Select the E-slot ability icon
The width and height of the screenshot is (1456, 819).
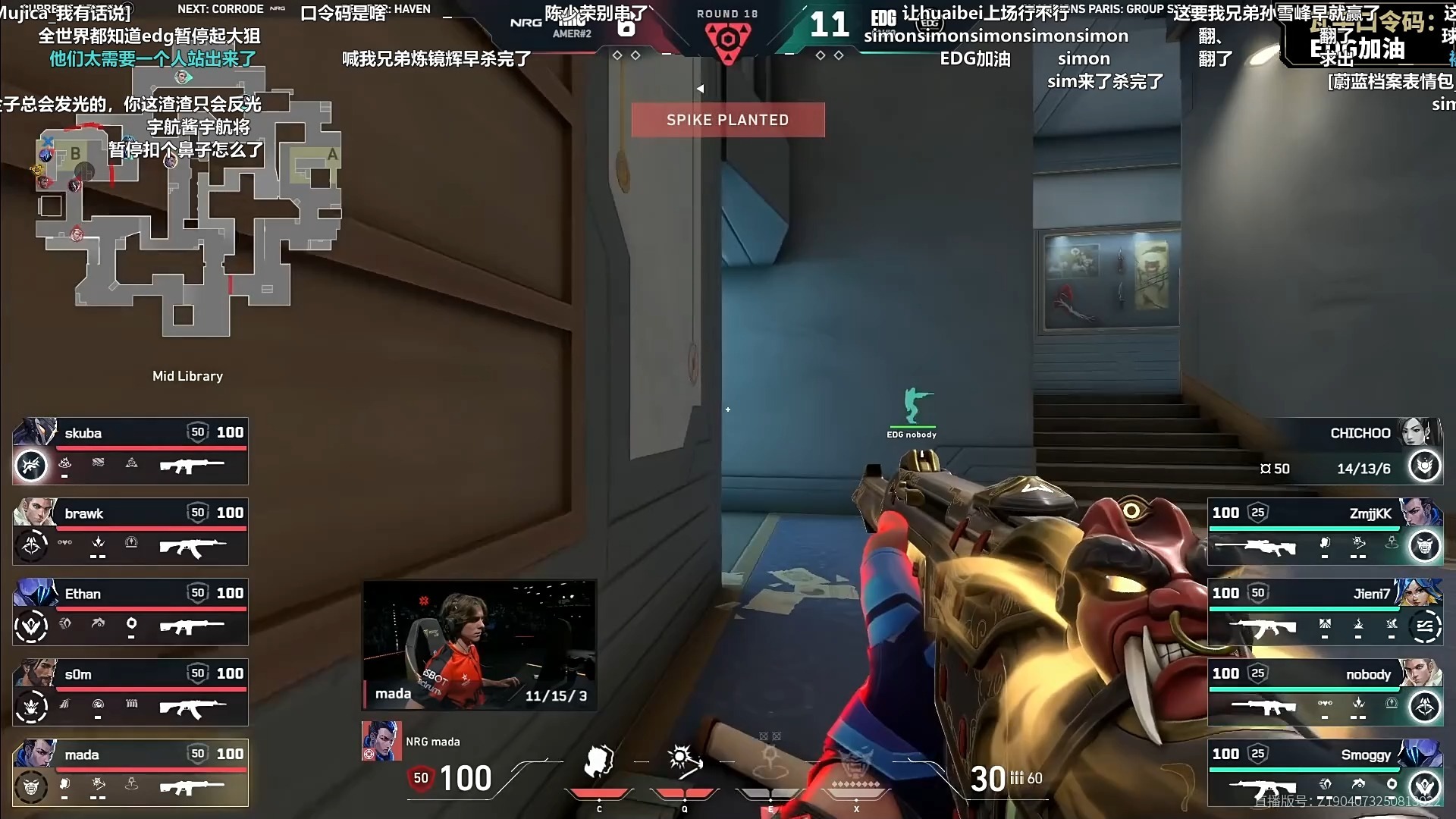pyautogui.click(x=770, y=762)
